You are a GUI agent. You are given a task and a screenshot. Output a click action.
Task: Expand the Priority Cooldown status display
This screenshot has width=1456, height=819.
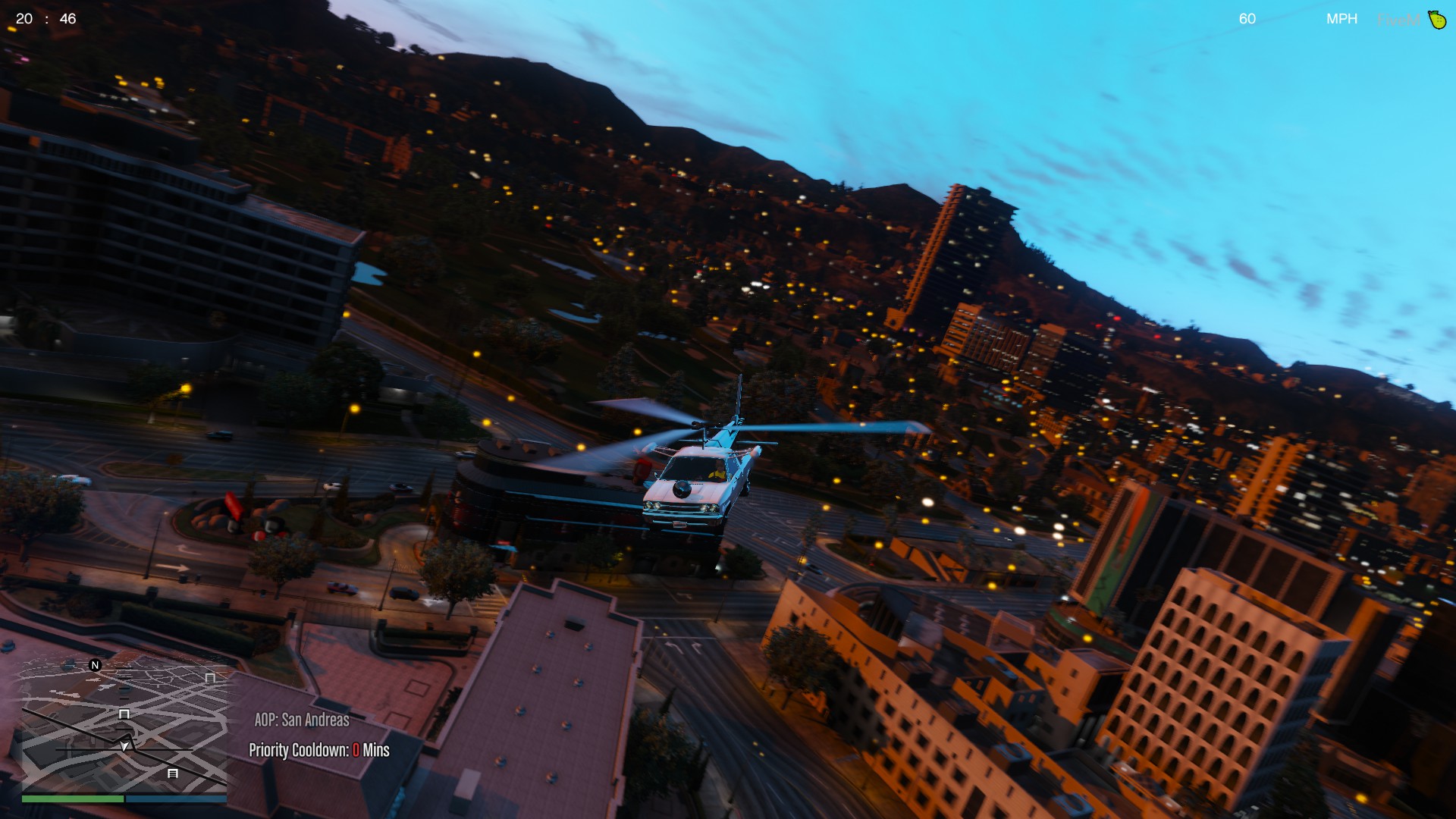[318, 750]
